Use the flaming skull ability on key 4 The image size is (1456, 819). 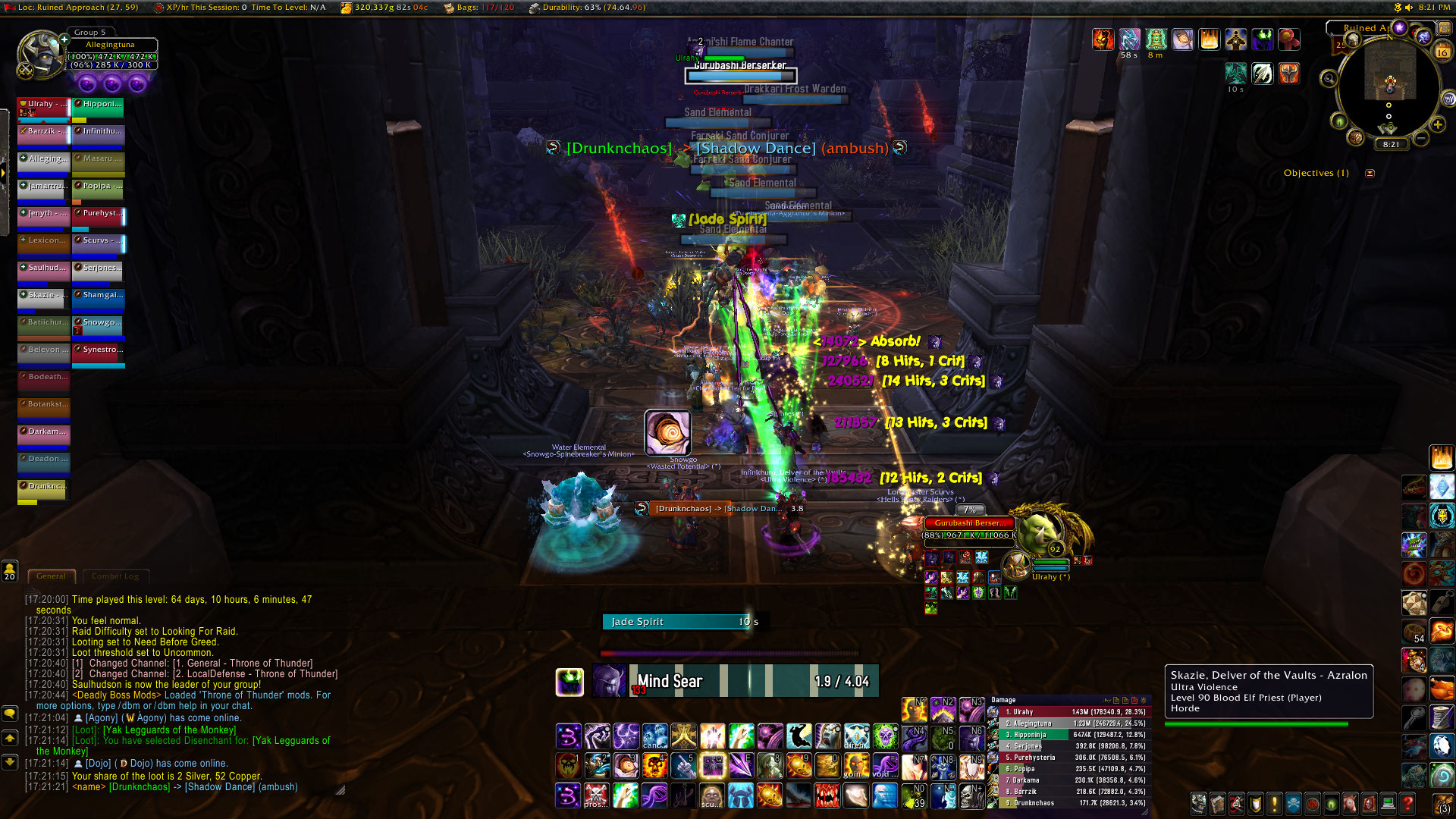(x=654, y=766)
